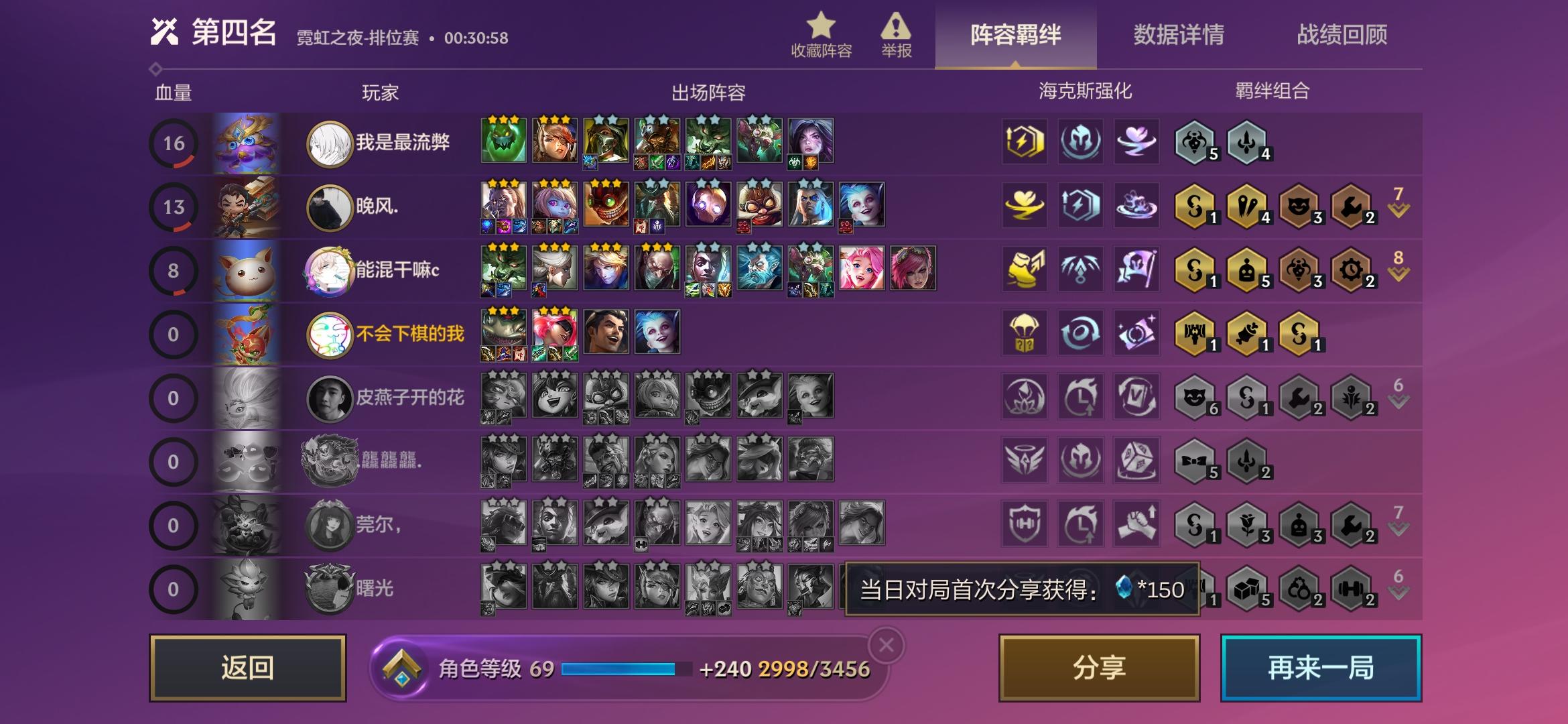Image resolution: width=1568 pixels, height=724 pixels.
Task: View 我是最流弊's lightning hex augment icon
Action: 1023,142
